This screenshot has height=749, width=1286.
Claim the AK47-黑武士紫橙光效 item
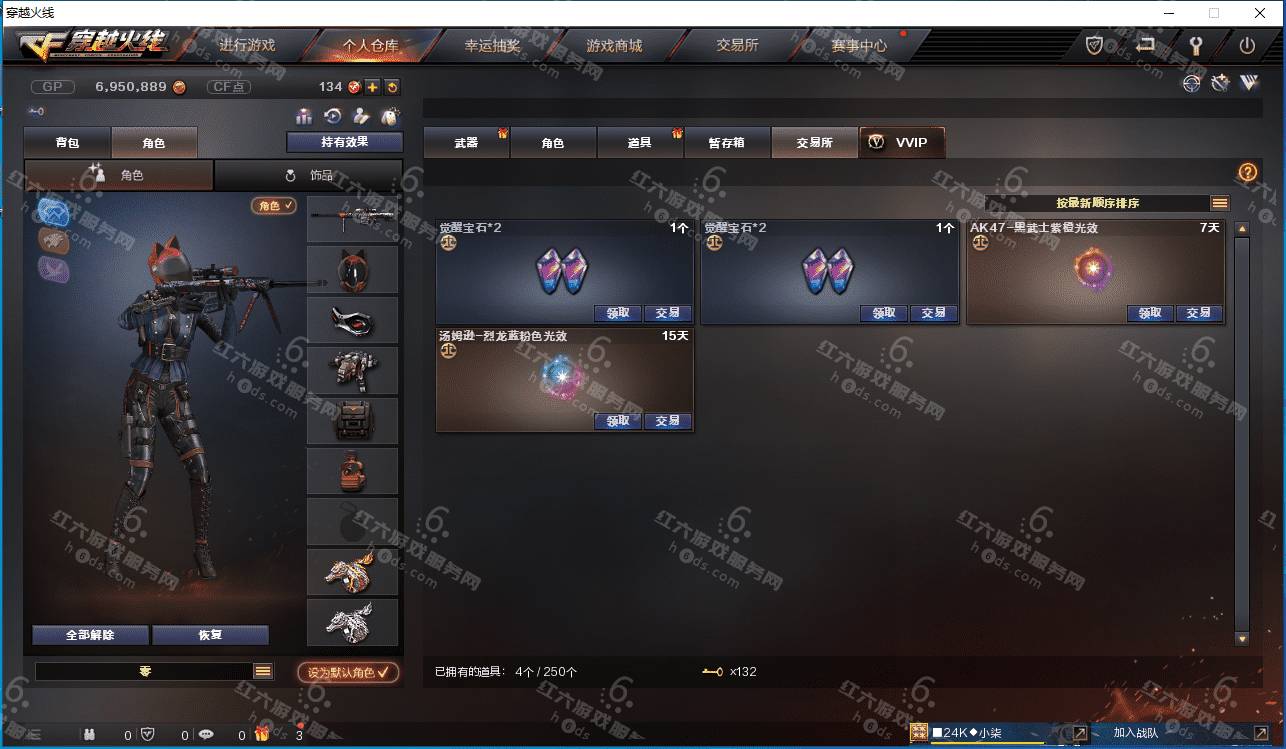tap(1149, 313)
